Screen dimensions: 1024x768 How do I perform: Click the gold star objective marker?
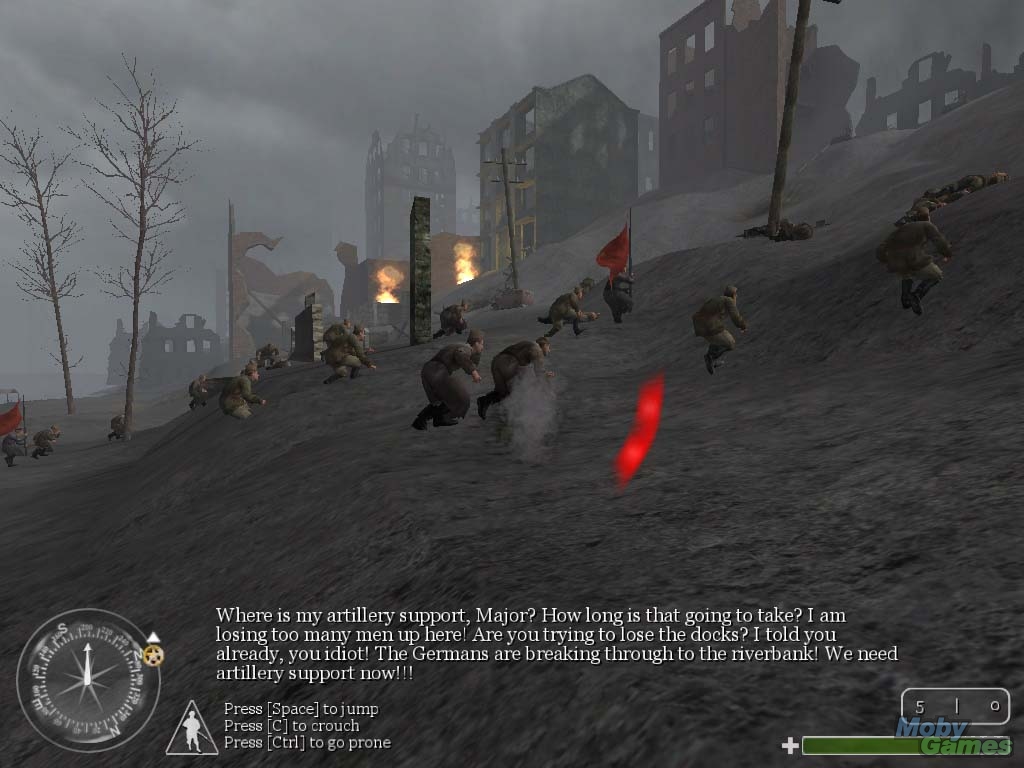coord(153,655)
